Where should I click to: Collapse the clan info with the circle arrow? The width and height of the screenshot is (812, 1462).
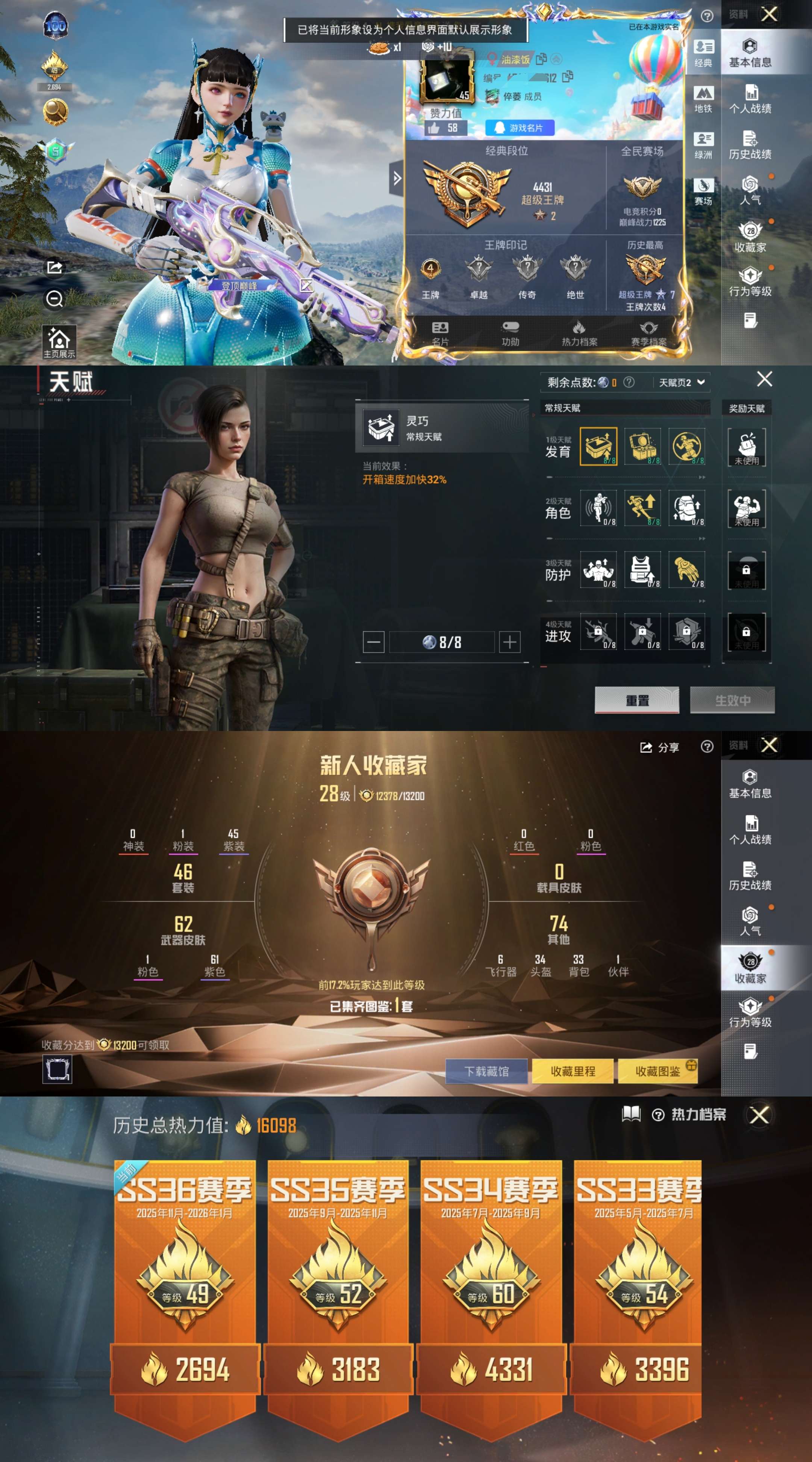tap(557, 59)
